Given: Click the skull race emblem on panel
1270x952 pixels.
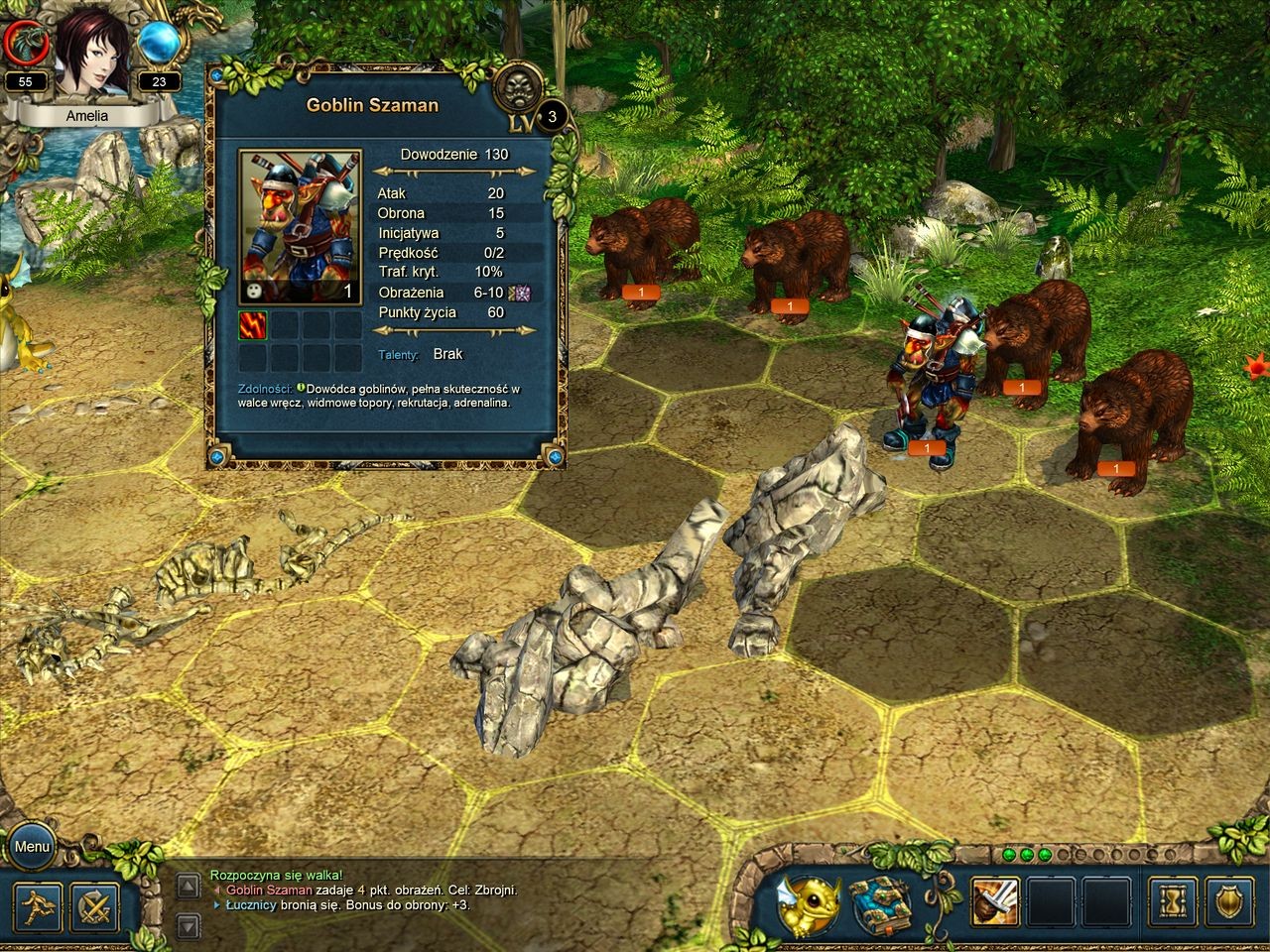Looking at the screenshot, I should tap(518, 87).
